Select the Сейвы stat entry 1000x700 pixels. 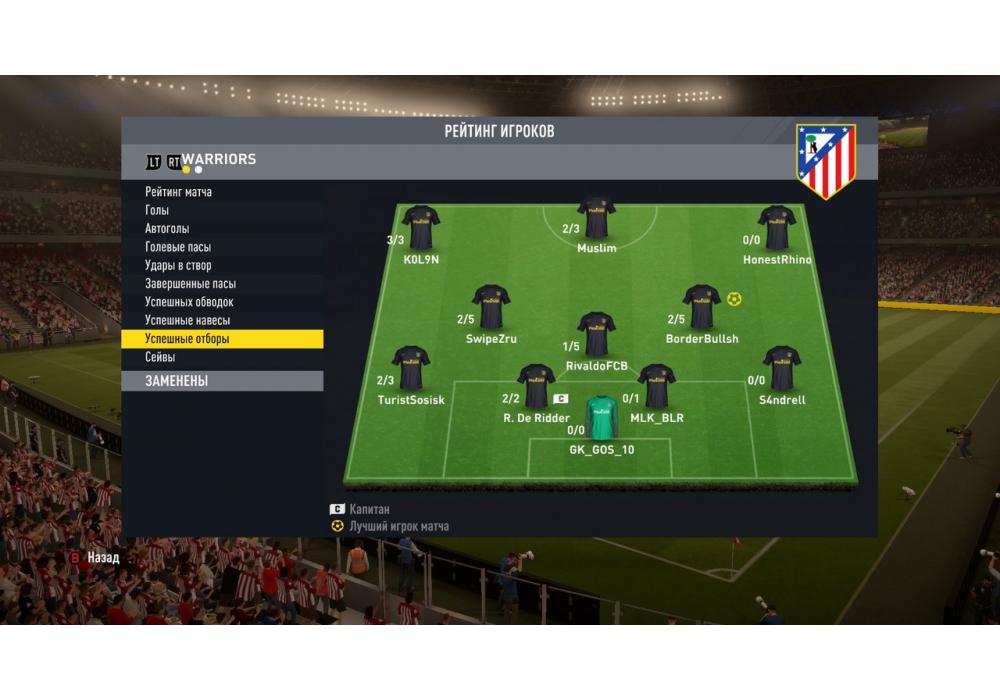pos(160,357)
